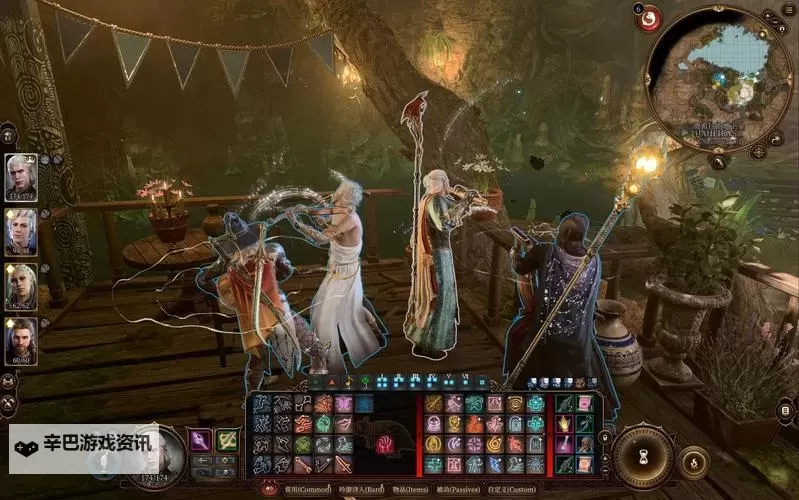
Task: Select the top white-haired party portrait
Action: [21, 176]
